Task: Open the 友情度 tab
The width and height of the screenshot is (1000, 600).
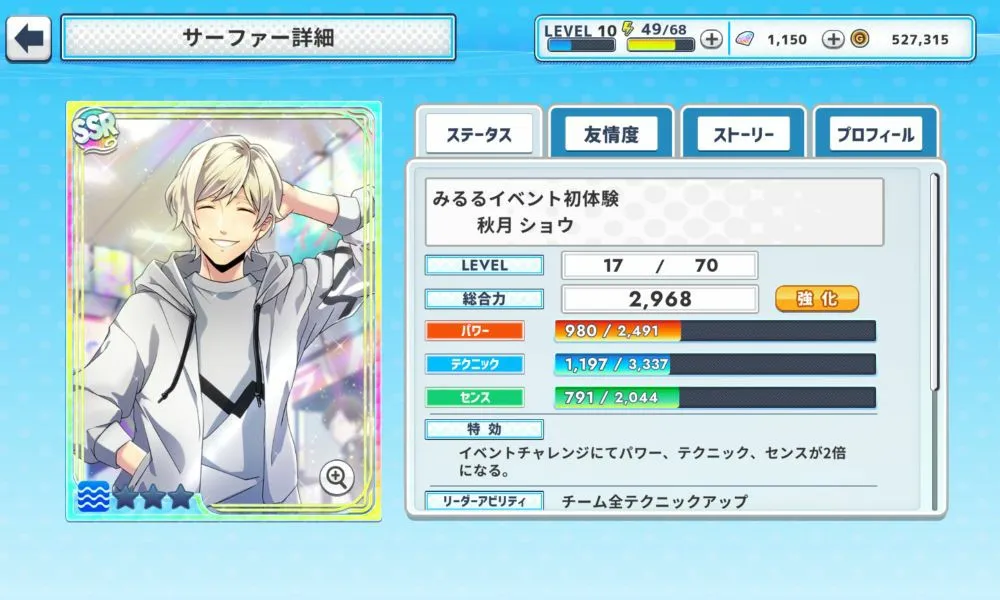Action: (x=610, y=134)
